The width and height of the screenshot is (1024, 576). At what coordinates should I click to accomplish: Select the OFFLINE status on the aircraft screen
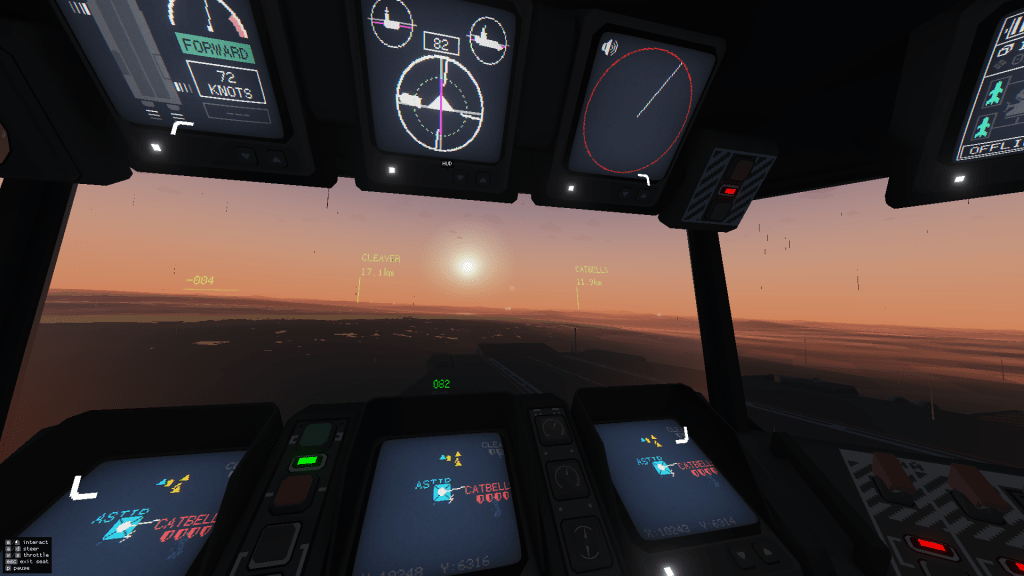point(990,151)
